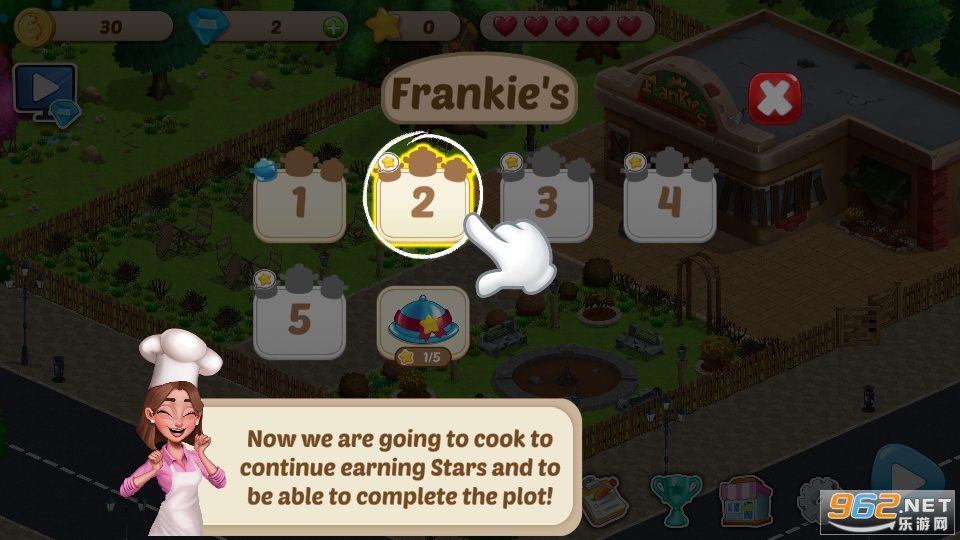Image resolution: width=960 pixels, height=540 pixels.
Task: Close the Frankie's level panel
Action: click(774, 99)
